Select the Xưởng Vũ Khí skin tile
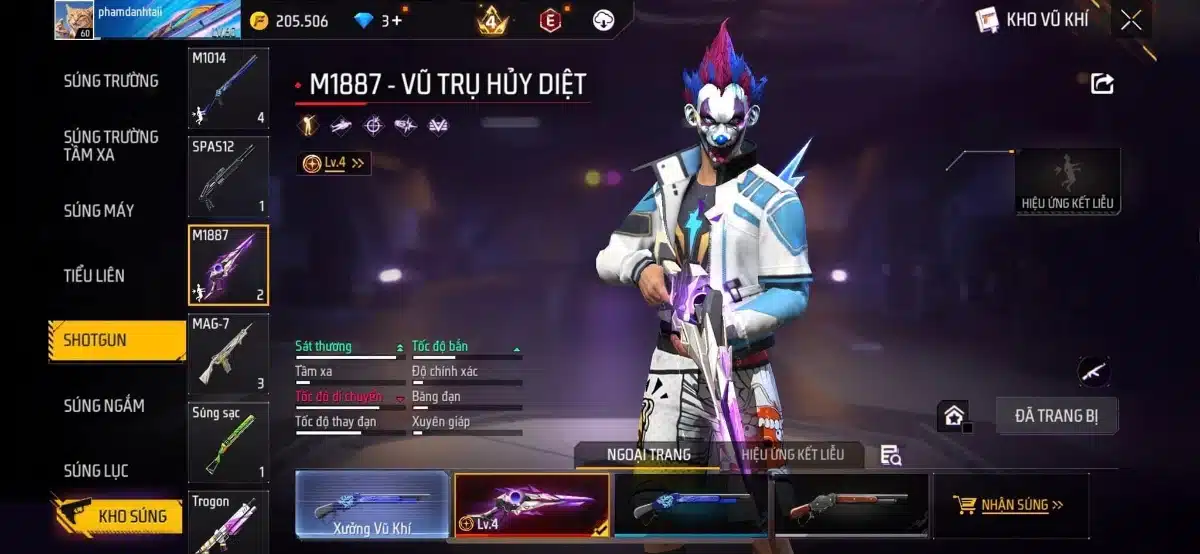The width and height of the screenshot is (1200, 554). click(x=372, y=505)
